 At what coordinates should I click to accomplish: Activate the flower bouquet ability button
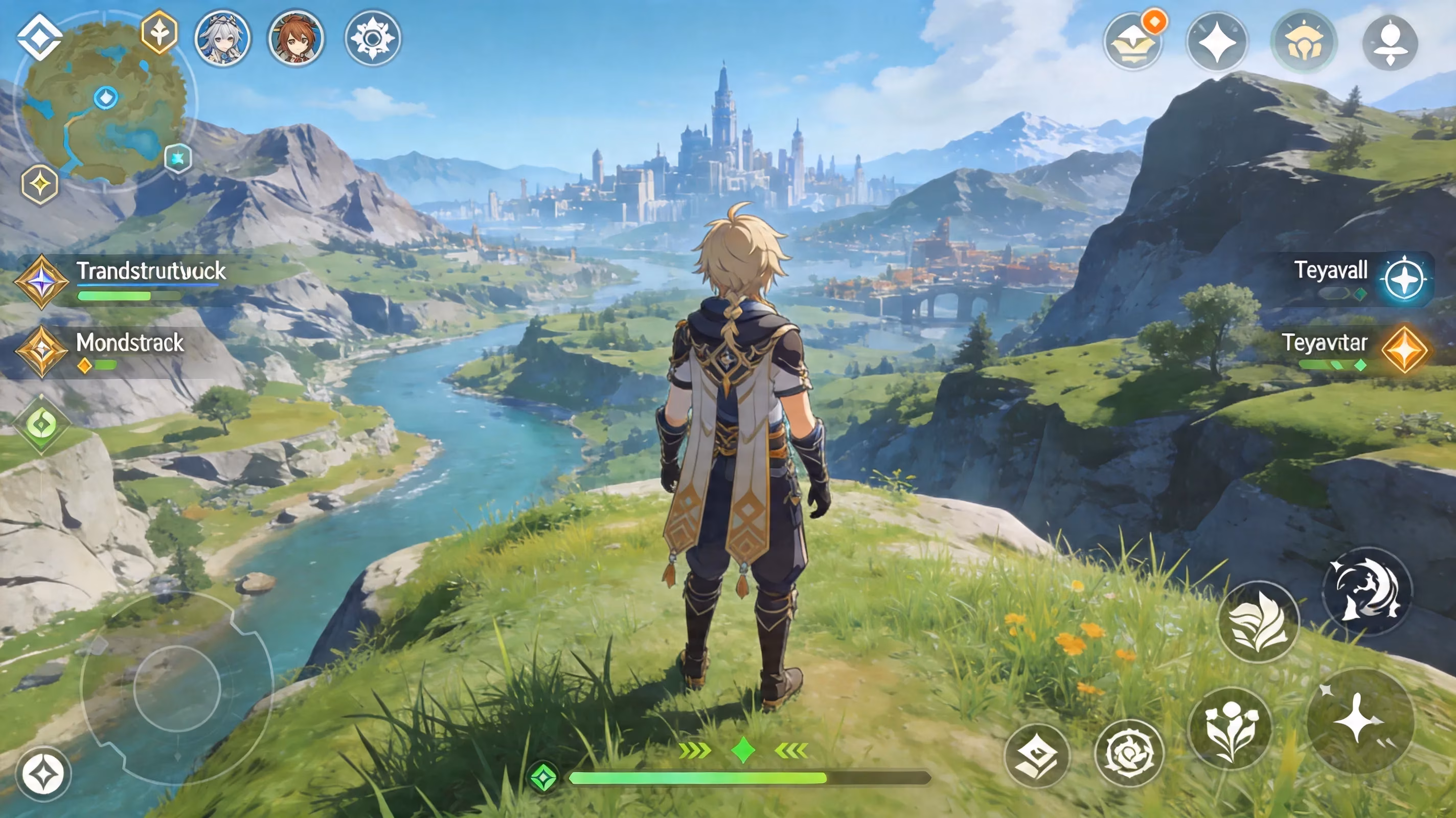coord(1230,729)
